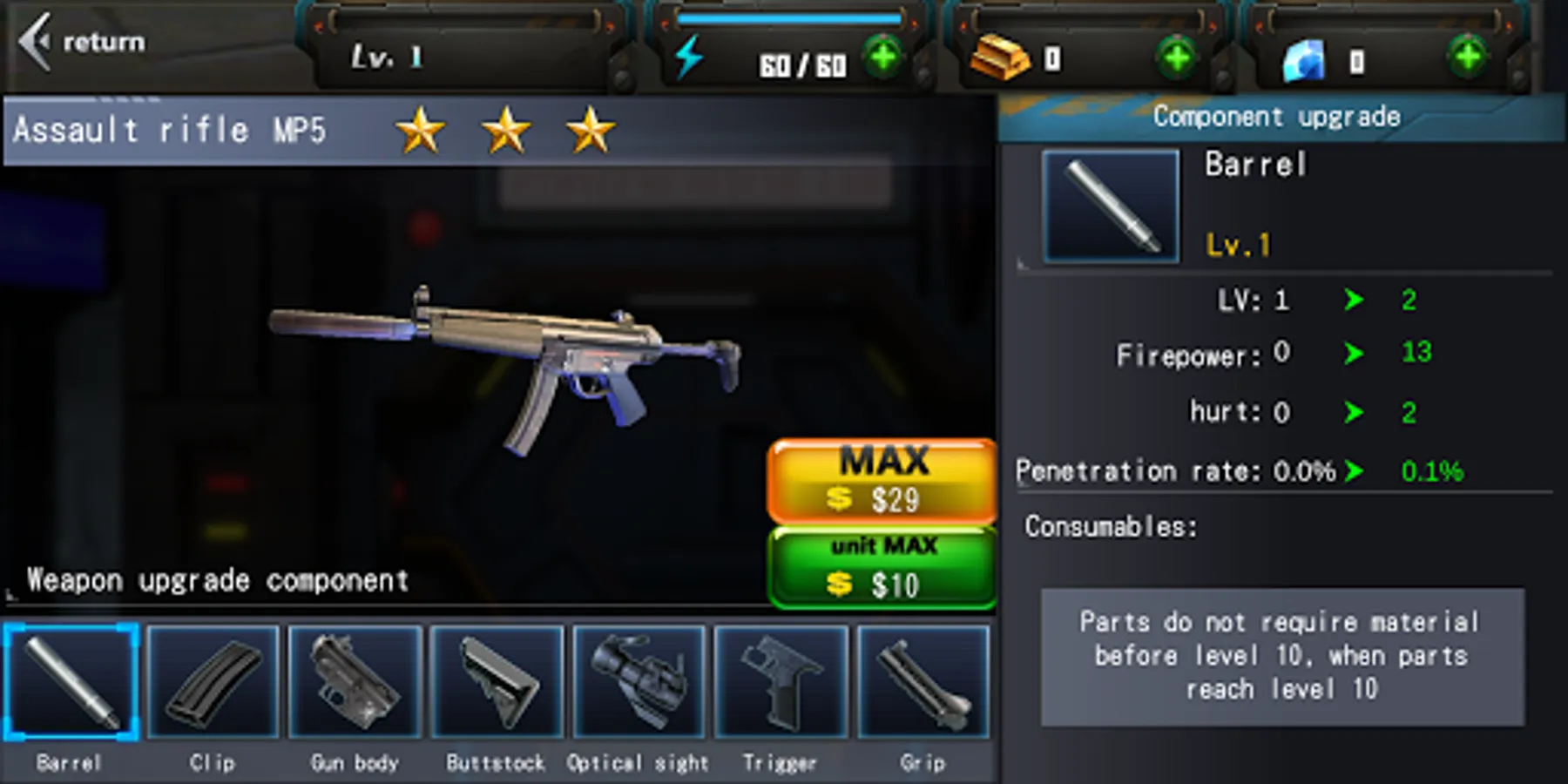This screenshot has width=1568, height=784.
Task: Pick the Buttstock component slot
Action: [497, 682]
